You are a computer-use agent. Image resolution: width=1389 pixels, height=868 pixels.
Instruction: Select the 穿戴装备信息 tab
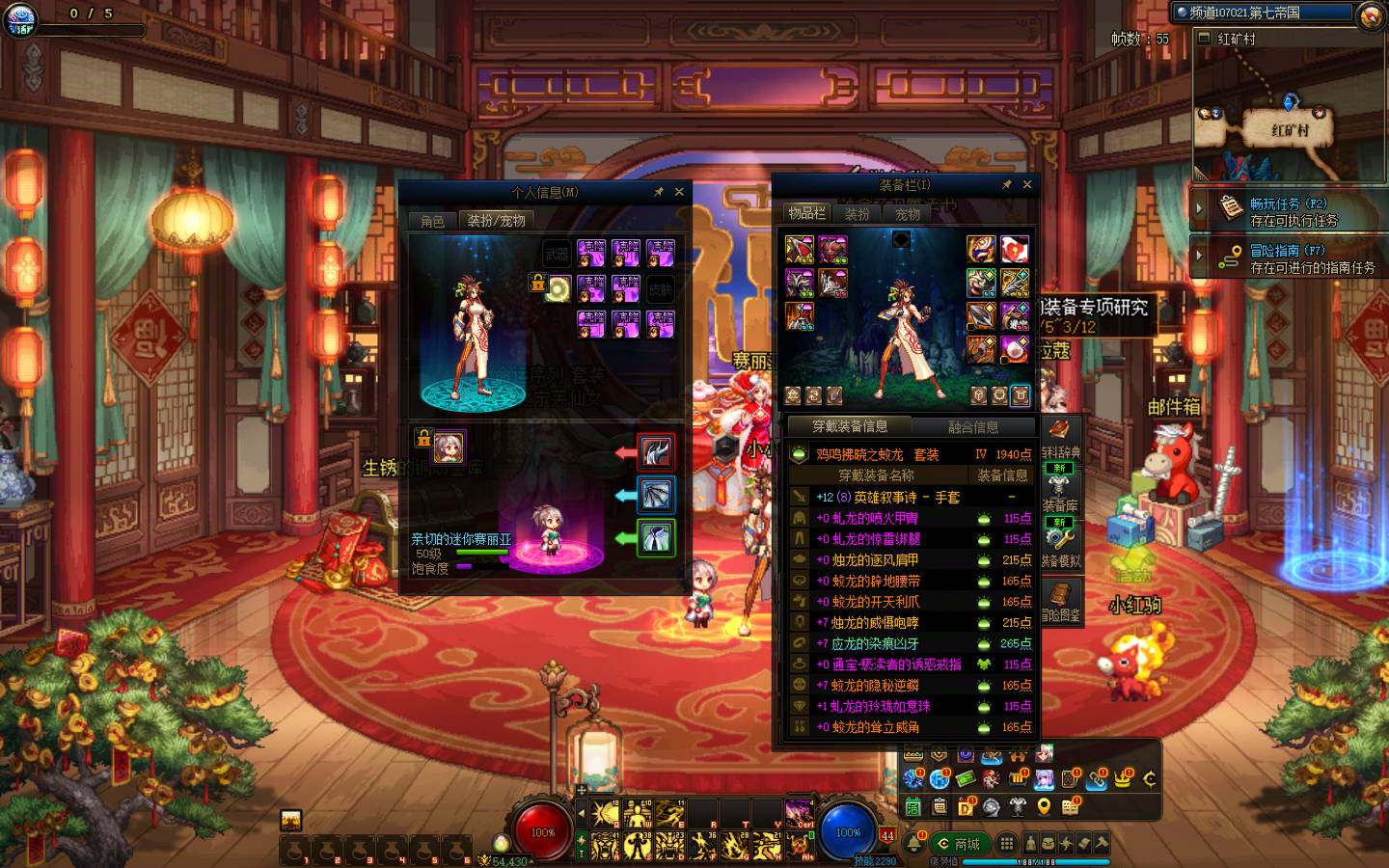[x=850, y=426]
